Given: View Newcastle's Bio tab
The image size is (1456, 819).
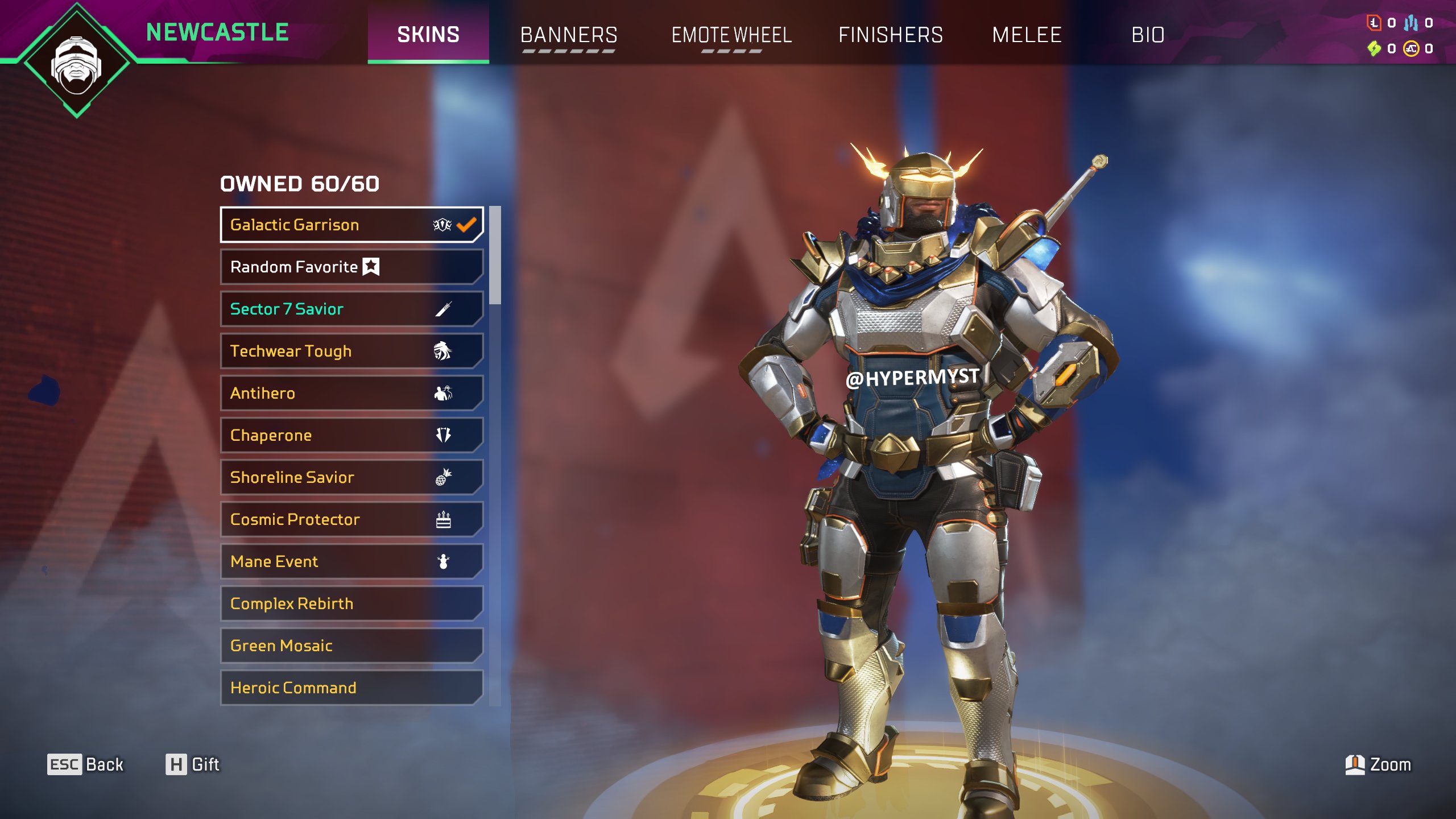Looking at the screenshot, I should (1148, 35).
